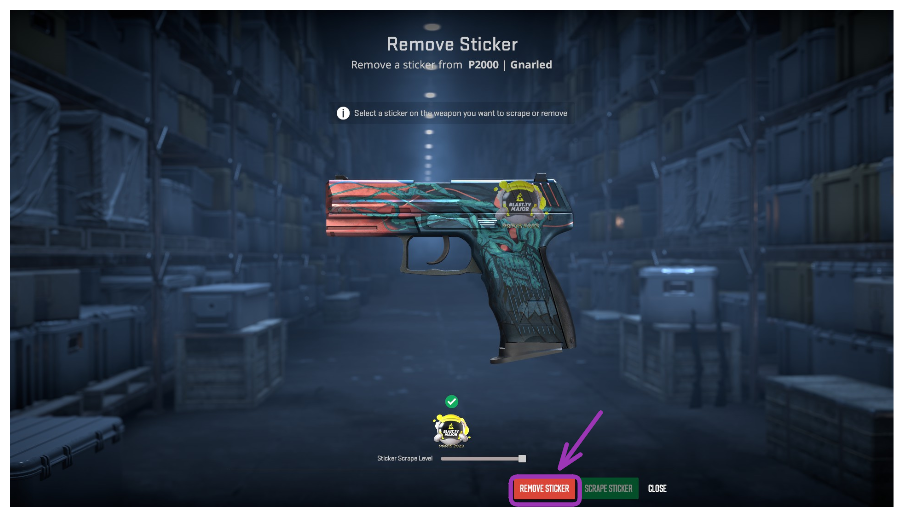Viewport: 903px width, 517px height.
Task: Close the Remove Sticker dialog
Action: [x=657, y=489]
